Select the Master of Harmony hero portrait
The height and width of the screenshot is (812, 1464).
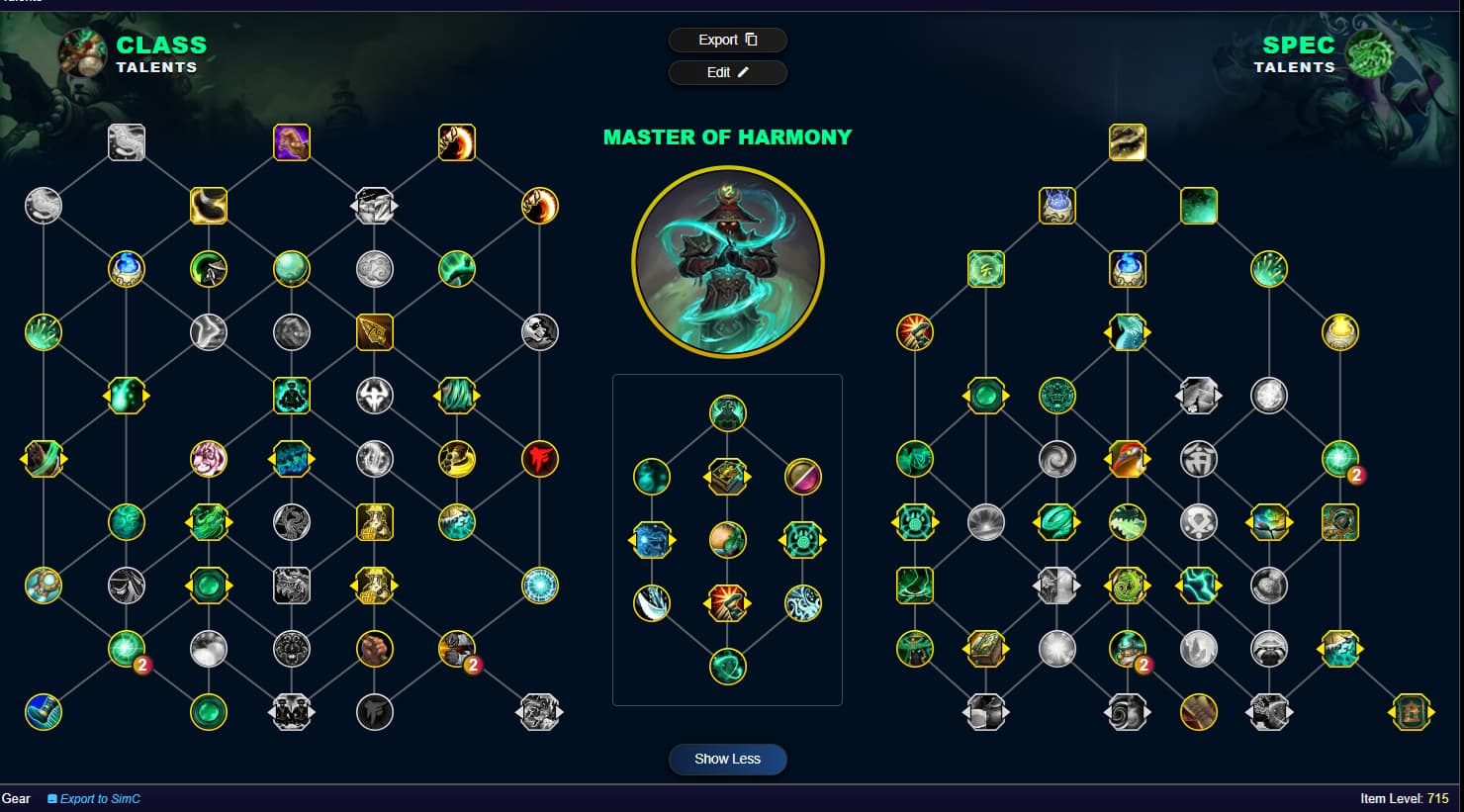coord(728,262)
